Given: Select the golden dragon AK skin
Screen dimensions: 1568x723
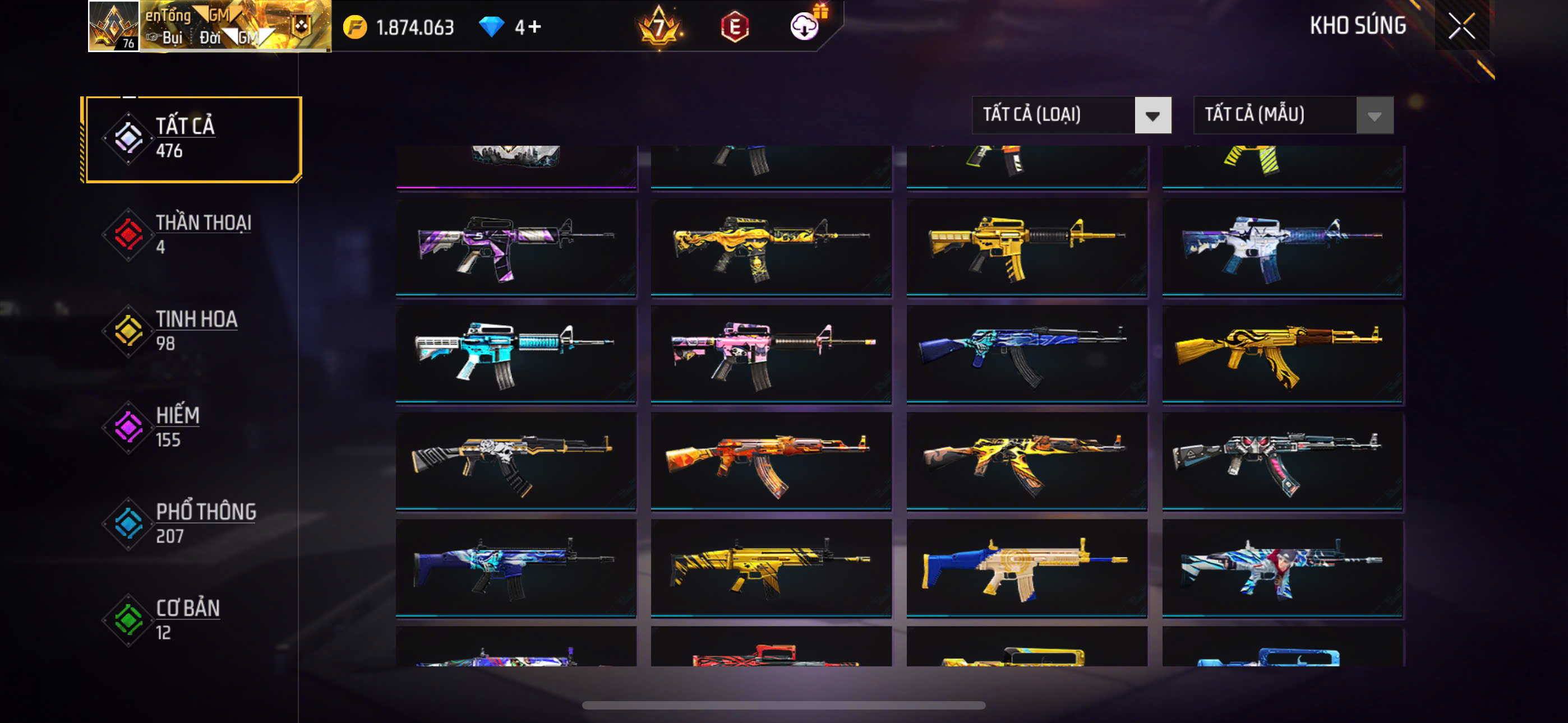Looking at the screenshot, I should click(1282, 354).
